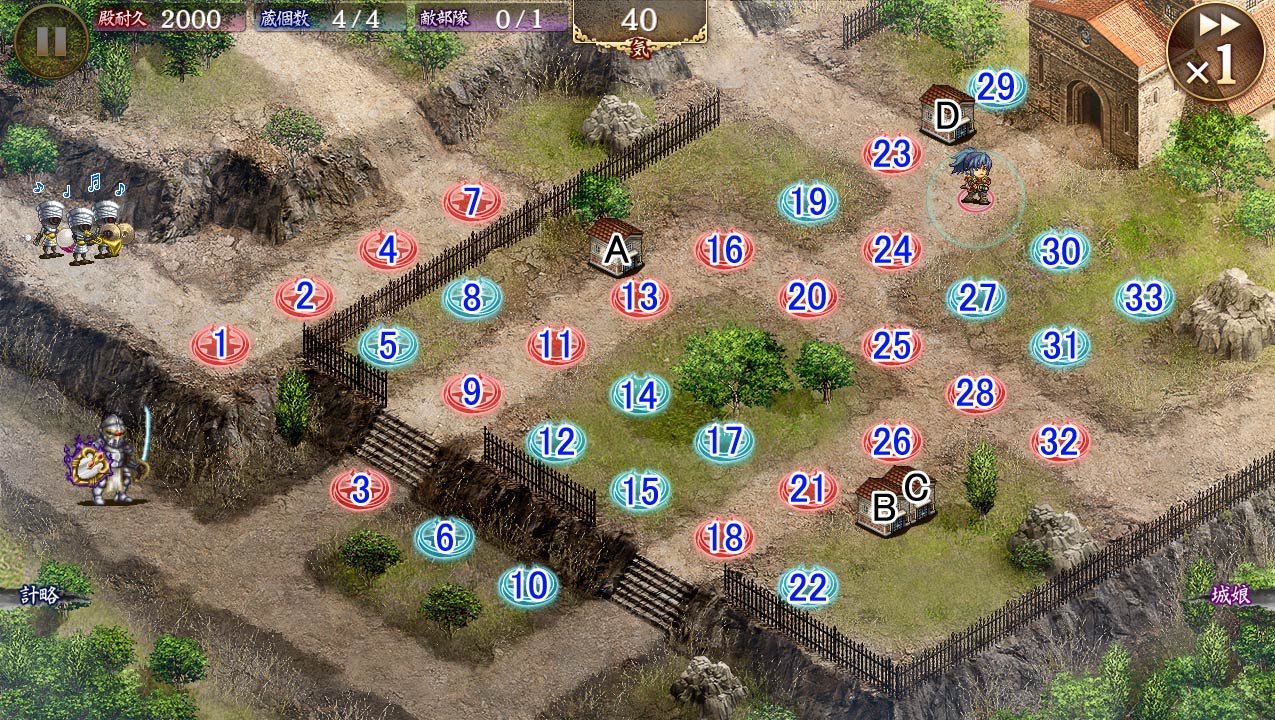Viewport: 1275px width, 720px height.
Task: Choose blue deployment tile 33
Action: 1144,297
